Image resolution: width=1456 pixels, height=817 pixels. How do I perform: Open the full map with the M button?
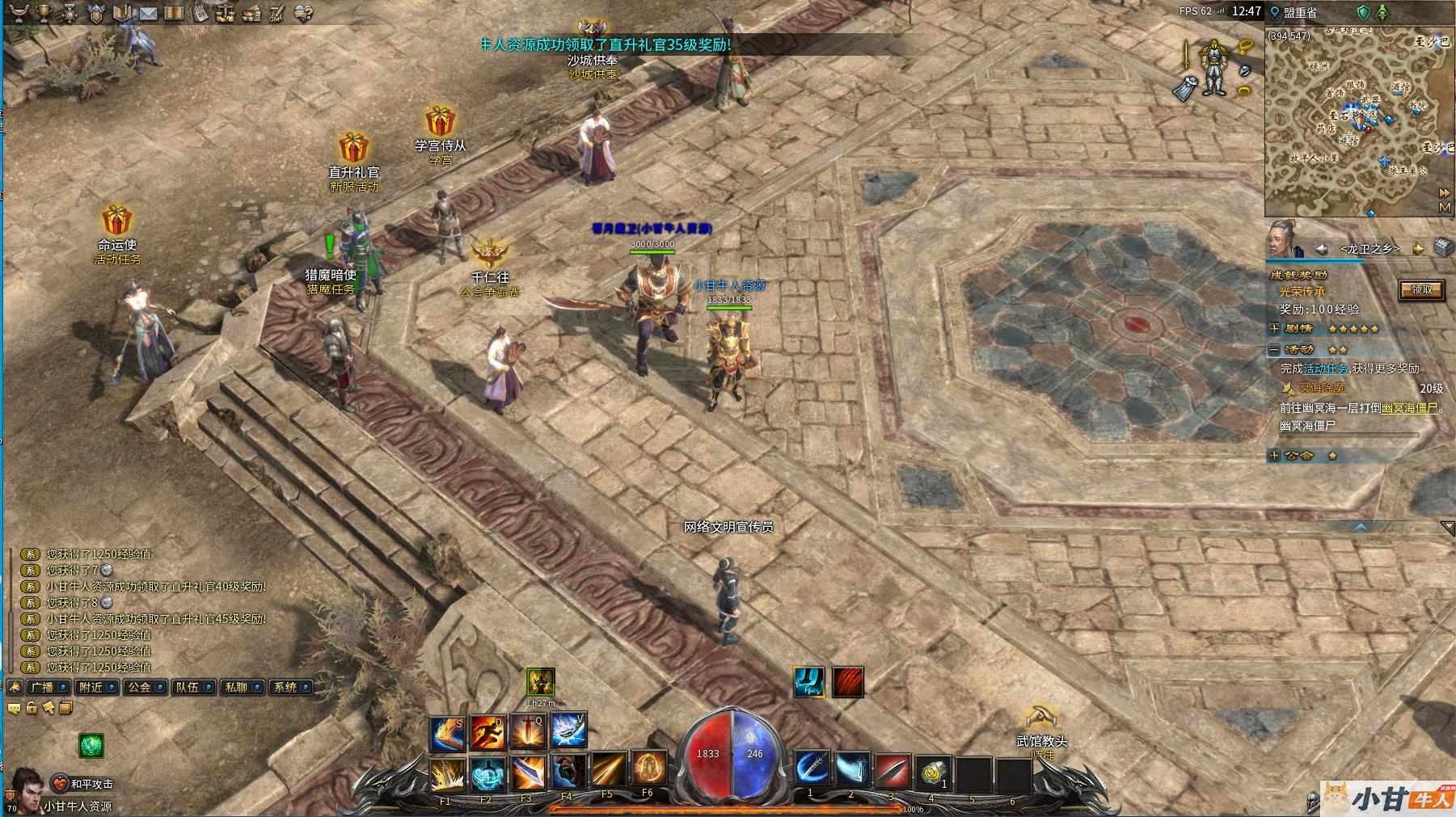click(1445, 207)
